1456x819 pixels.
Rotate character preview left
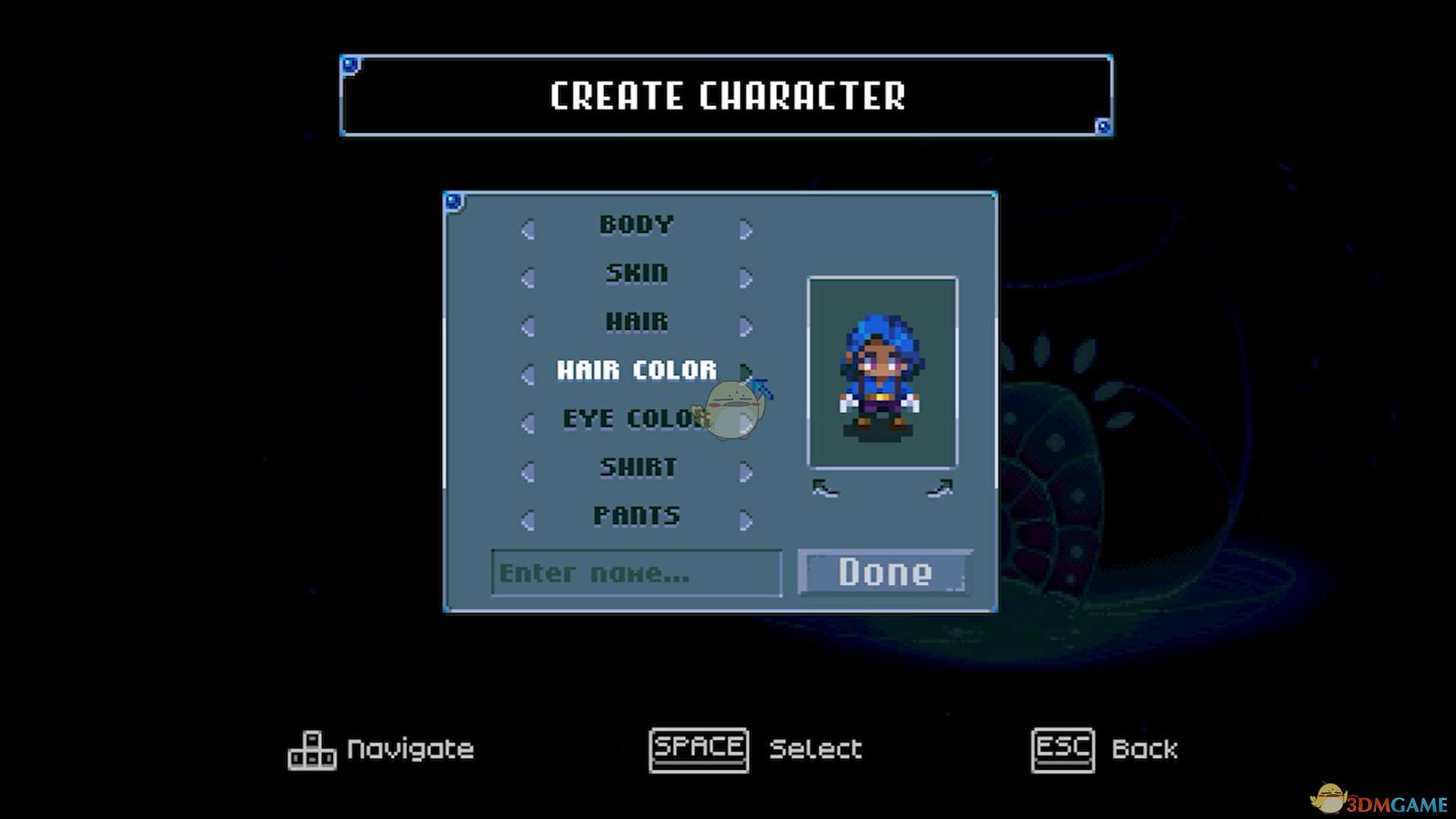click(x=825, y=489)
